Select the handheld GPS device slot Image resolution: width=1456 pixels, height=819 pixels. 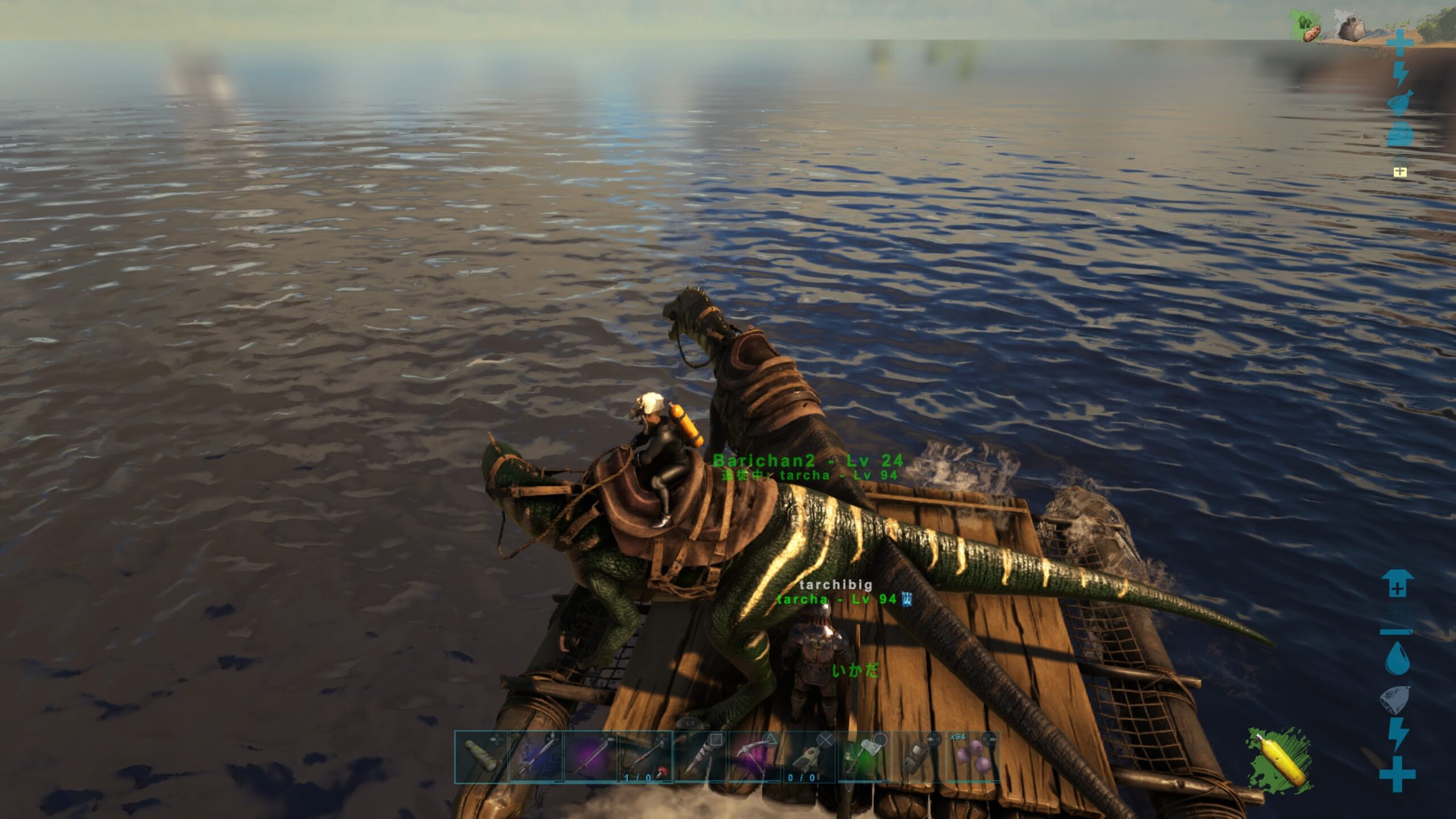click(918, 757)
